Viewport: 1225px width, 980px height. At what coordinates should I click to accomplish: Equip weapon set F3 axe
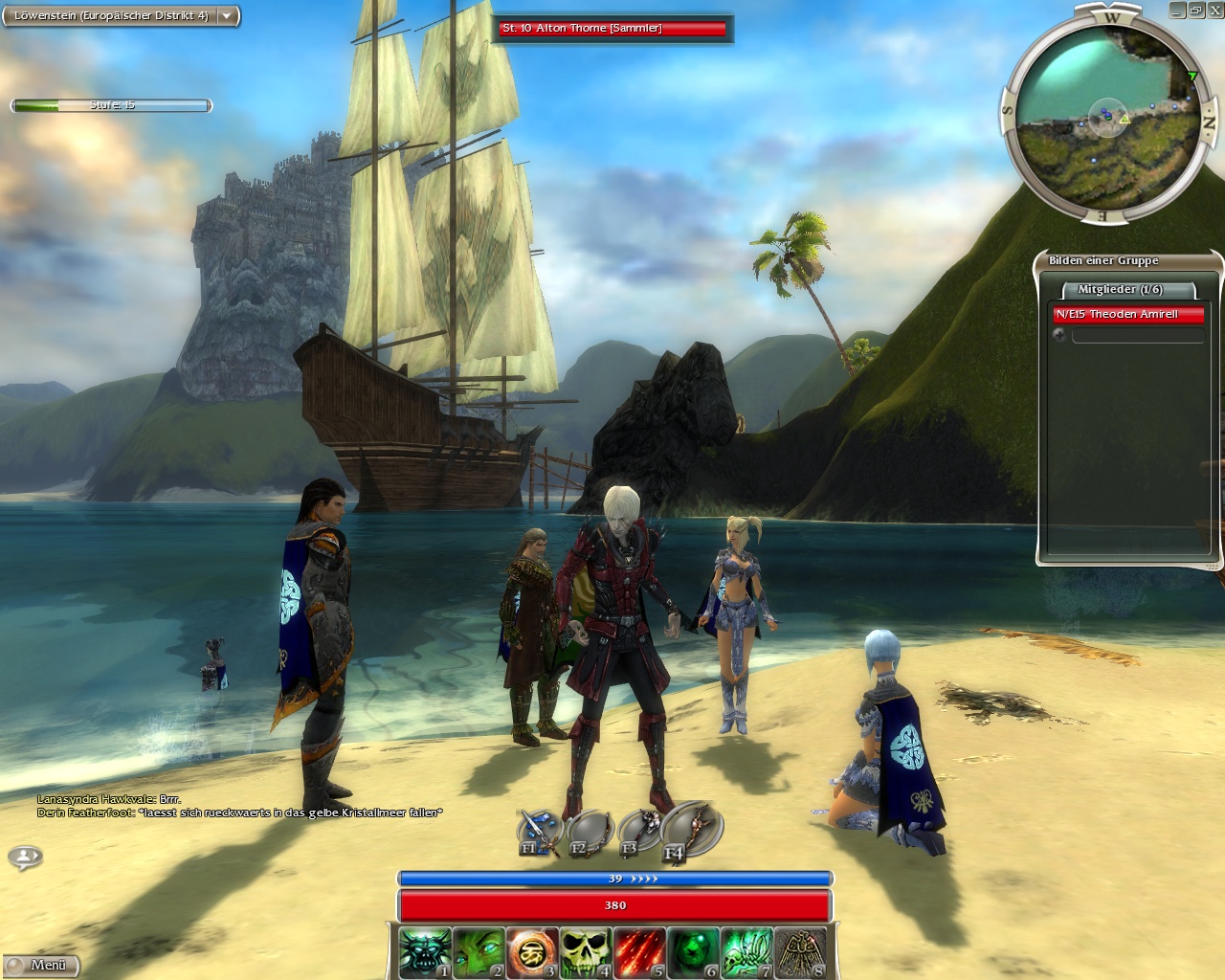click(639, 833)
